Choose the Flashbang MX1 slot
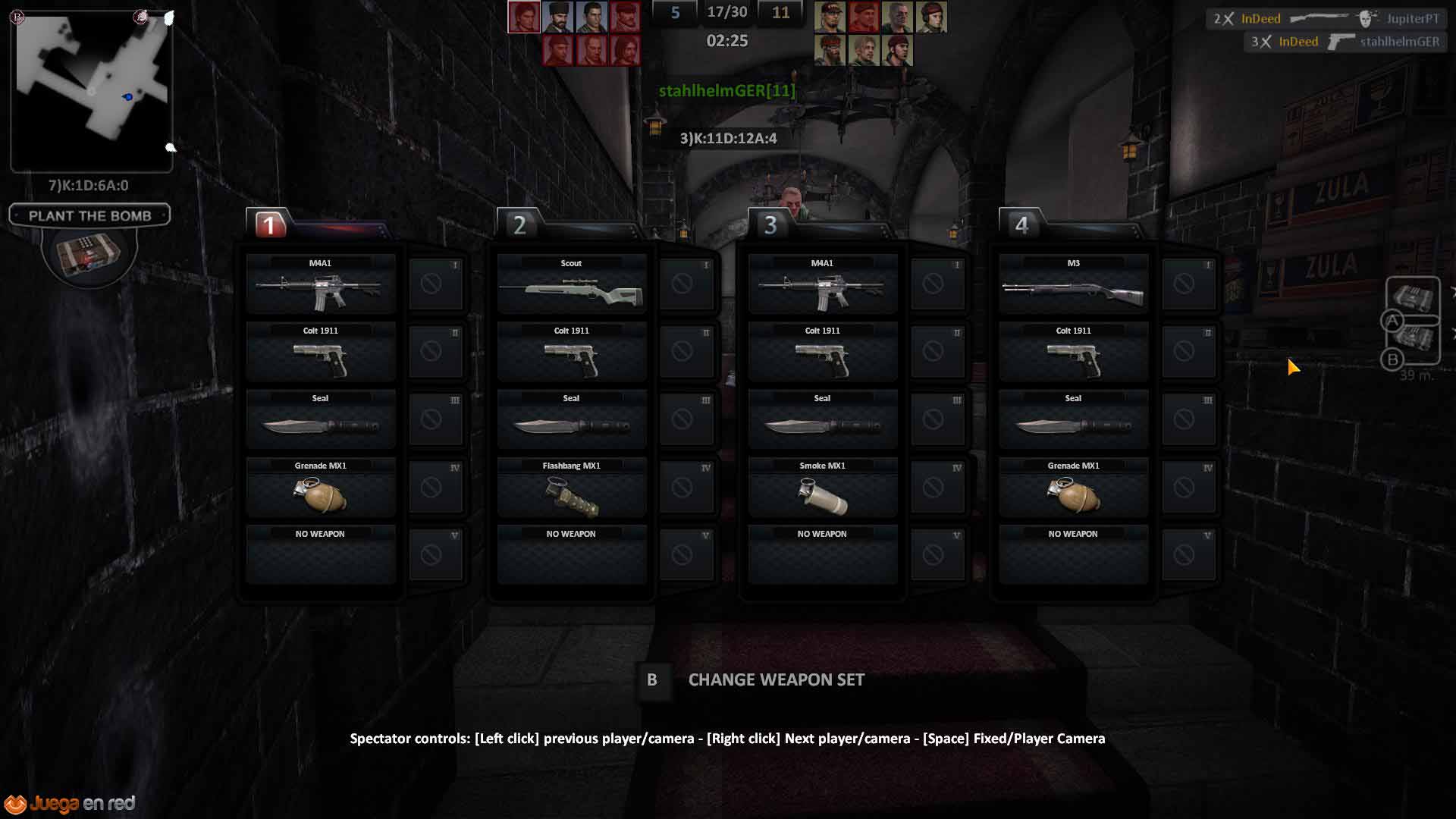 [571, 488]
